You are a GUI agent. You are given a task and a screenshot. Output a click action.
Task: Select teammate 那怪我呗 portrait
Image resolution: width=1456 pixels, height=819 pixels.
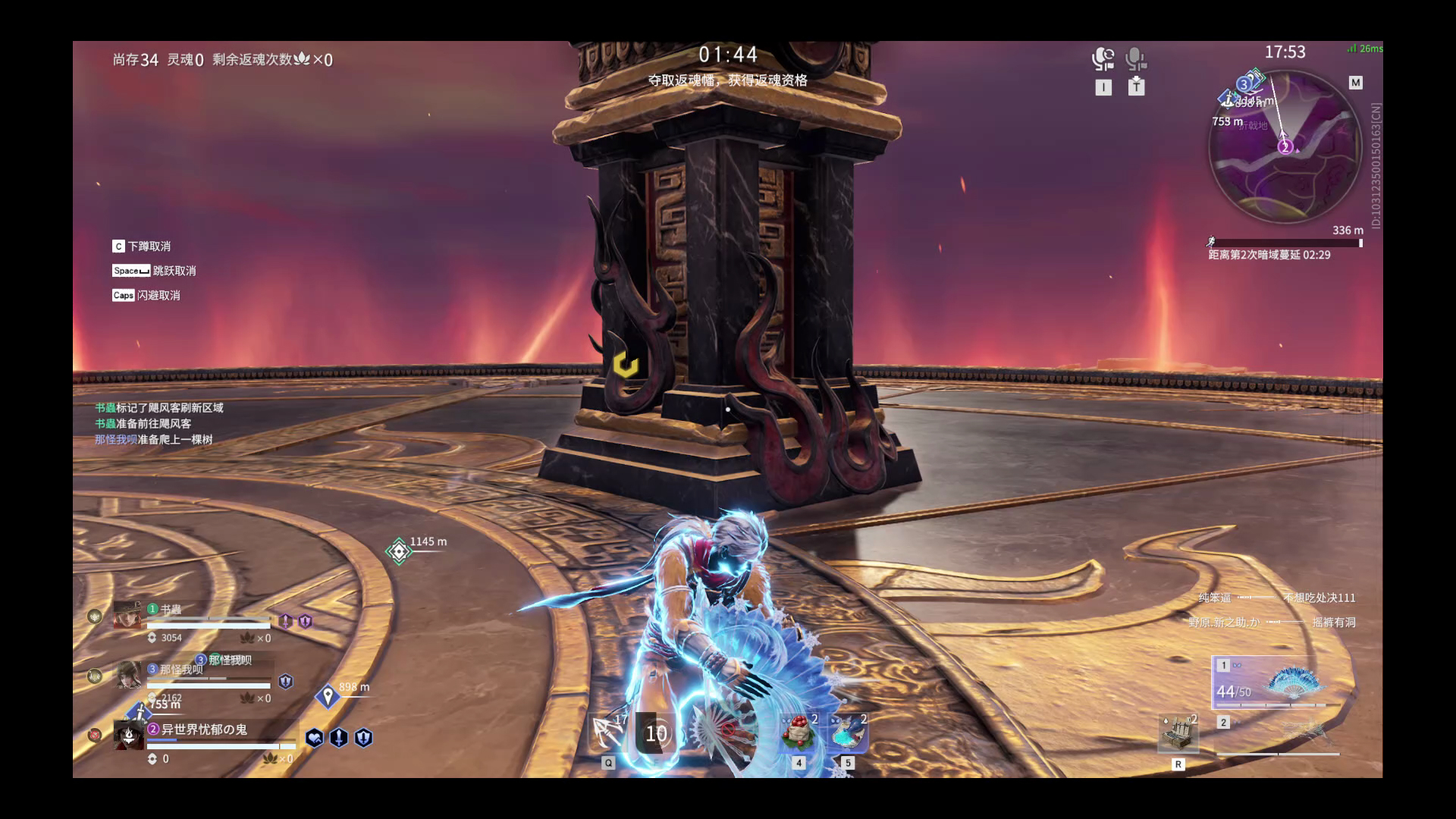[x=127, y=674]
